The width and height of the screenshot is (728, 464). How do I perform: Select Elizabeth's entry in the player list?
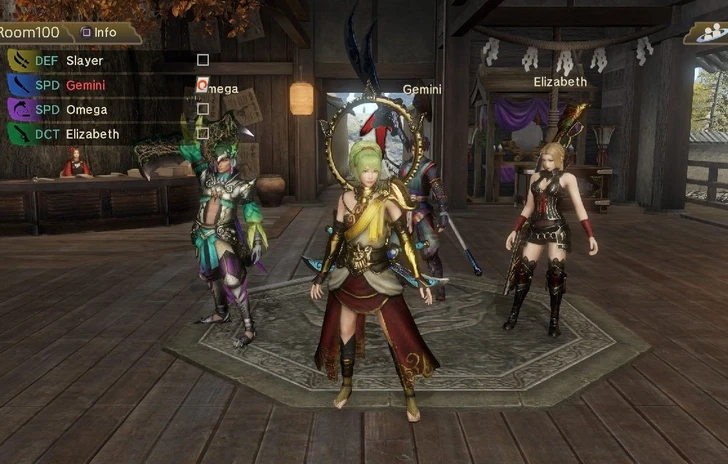(x=92, y=134)
